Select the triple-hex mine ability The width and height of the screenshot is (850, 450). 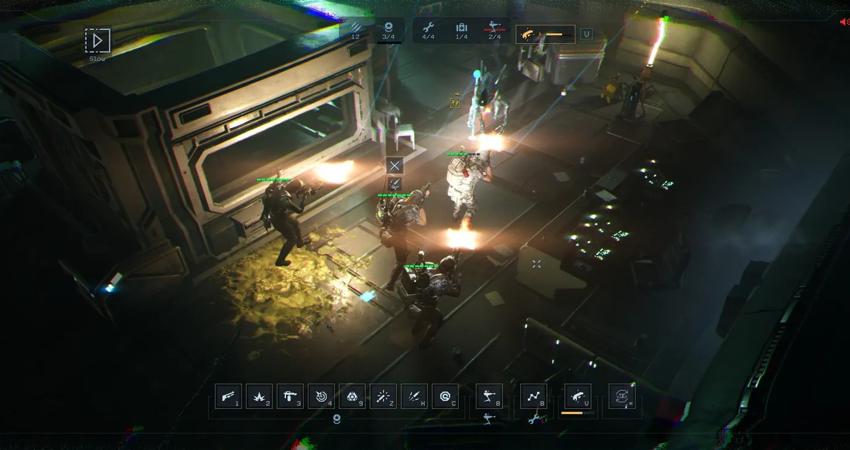[x=353, y=397]
